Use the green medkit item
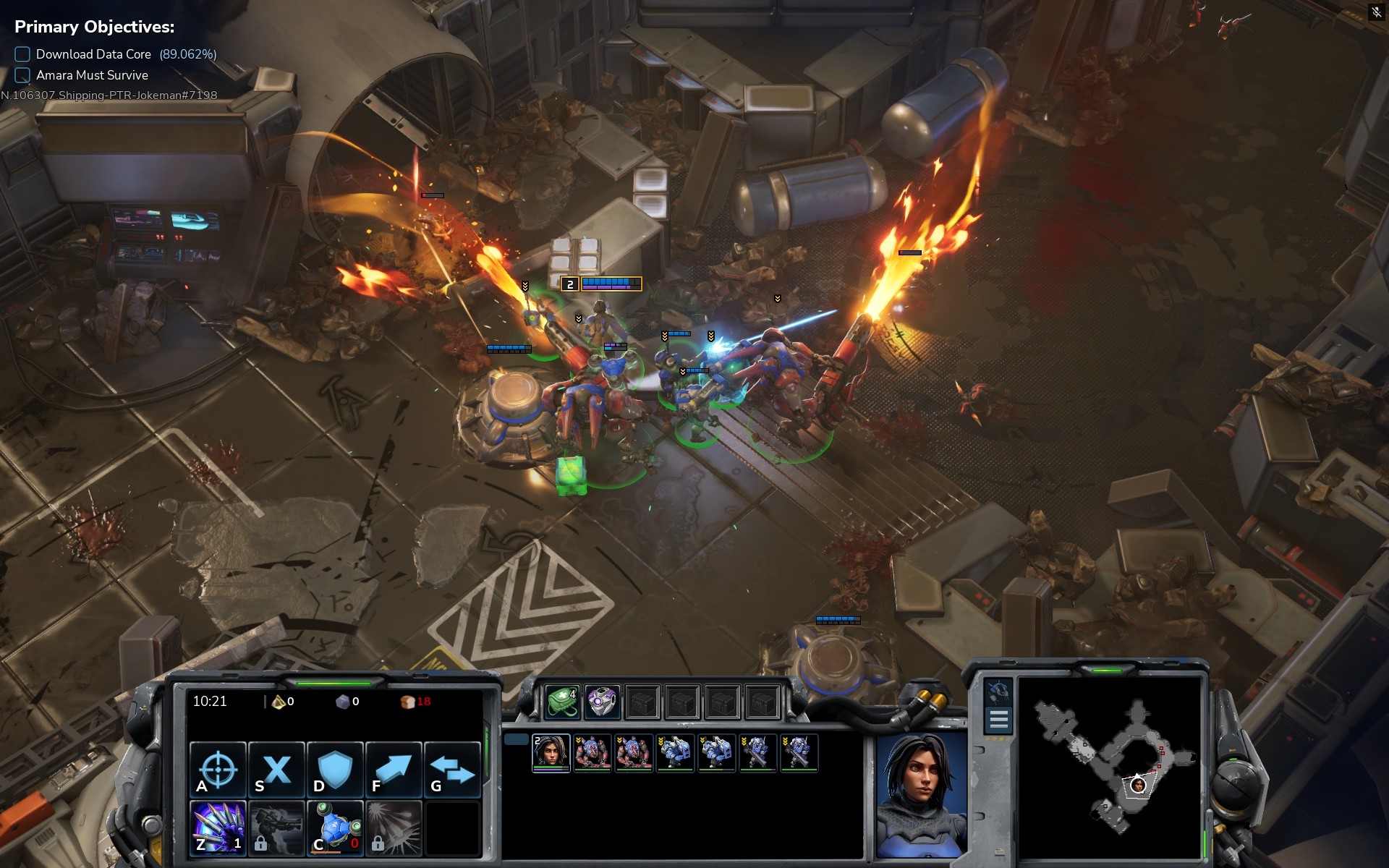 562,702
